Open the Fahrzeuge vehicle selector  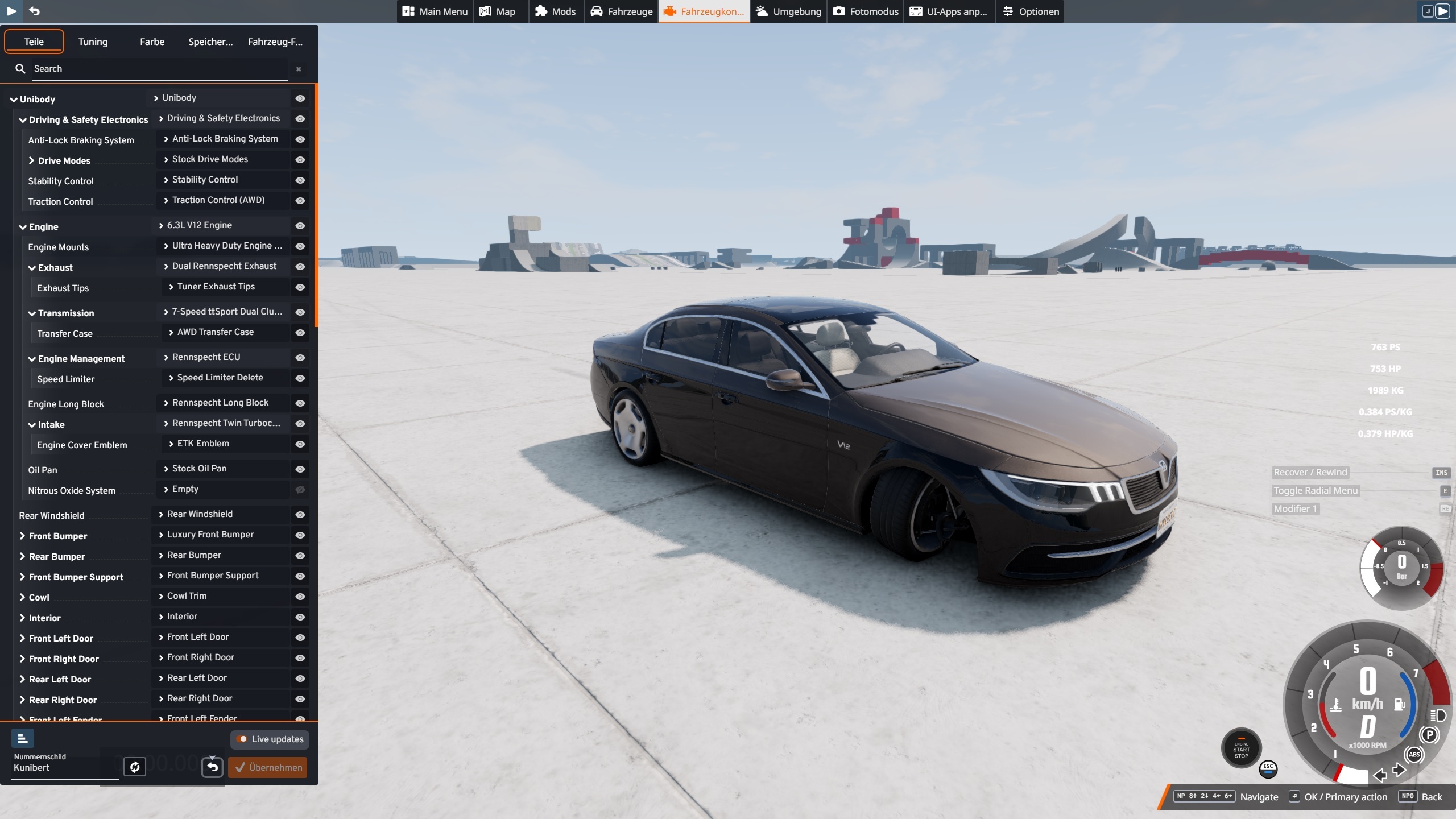pyautogui.click(x=622, y=11)
